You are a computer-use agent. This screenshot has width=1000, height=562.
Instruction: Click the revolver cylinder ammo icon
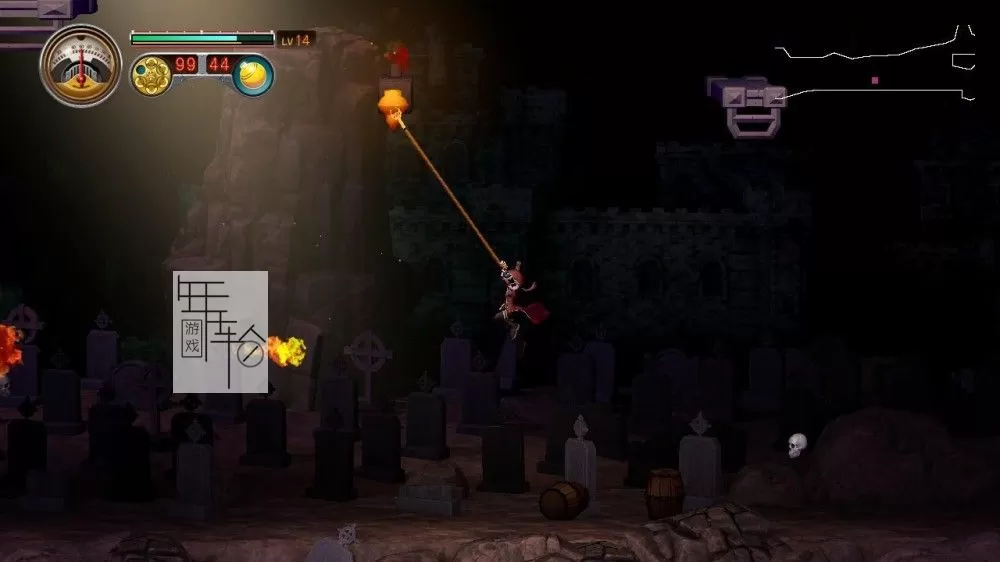pyautogui.click(x=151, y=76)
